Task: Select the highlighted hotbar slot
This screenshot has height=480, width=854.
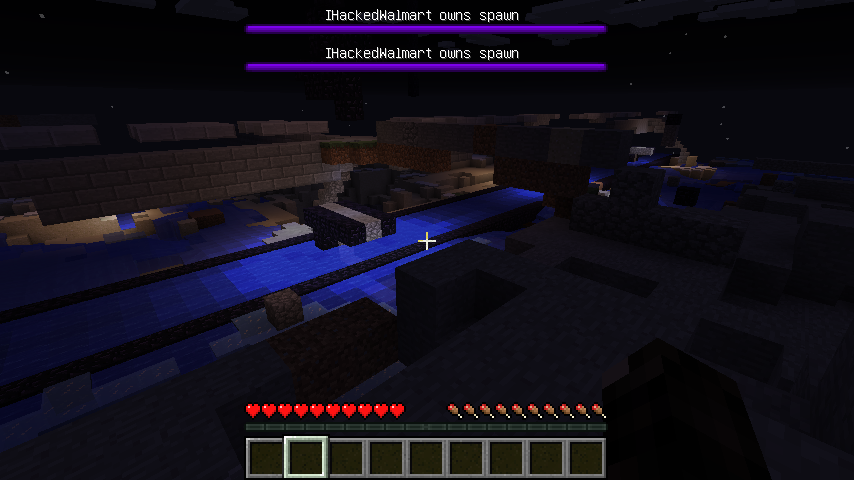Action: coord(306,458)
